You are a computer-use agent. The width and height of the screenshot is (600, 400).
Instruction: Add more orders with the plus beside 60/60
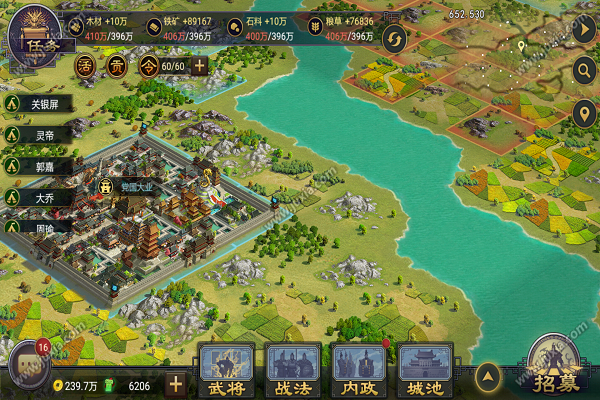coord(200,66)
